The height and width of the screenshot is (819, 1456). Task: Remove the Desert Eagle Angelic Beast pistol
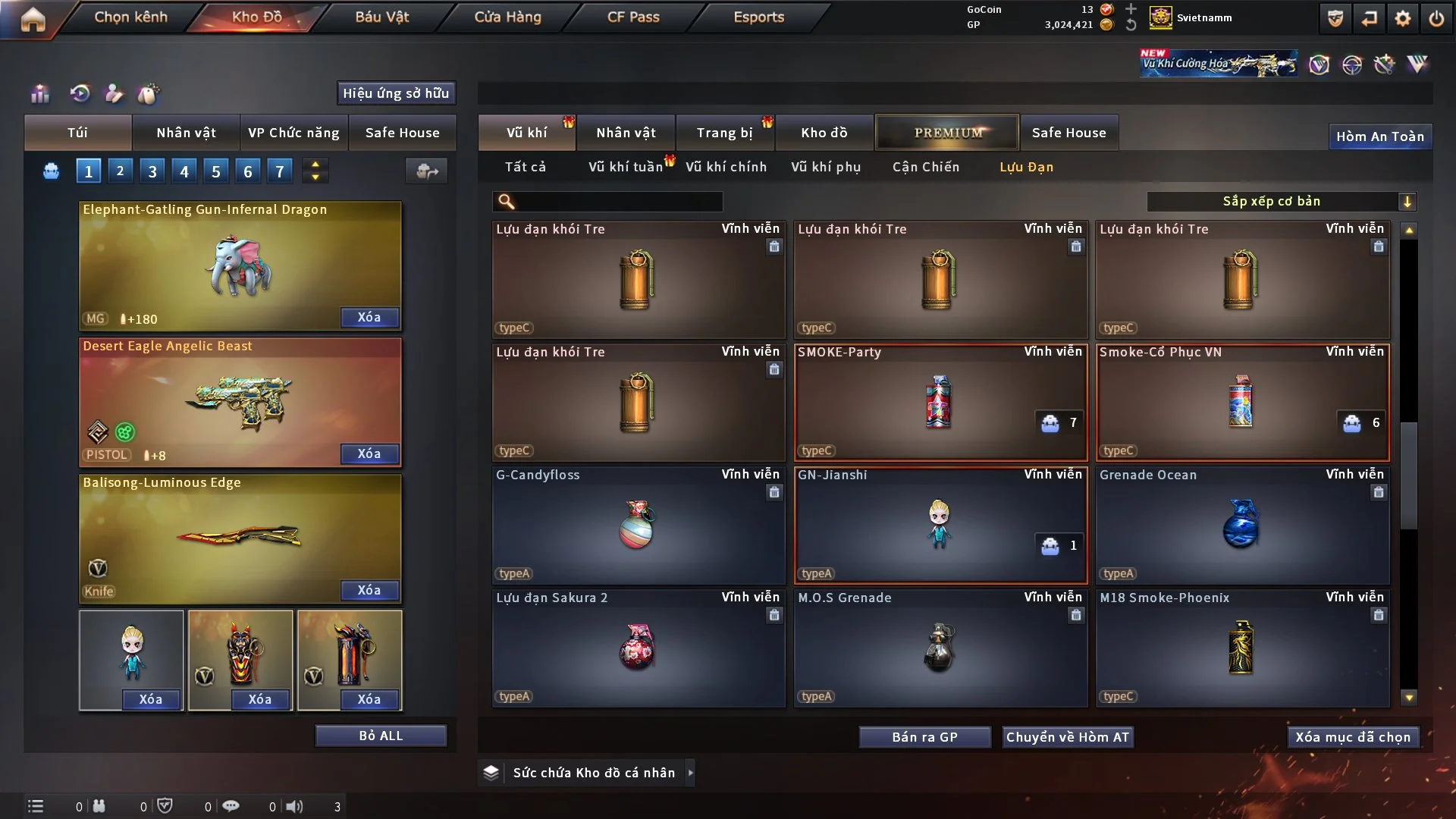(369, 453)
